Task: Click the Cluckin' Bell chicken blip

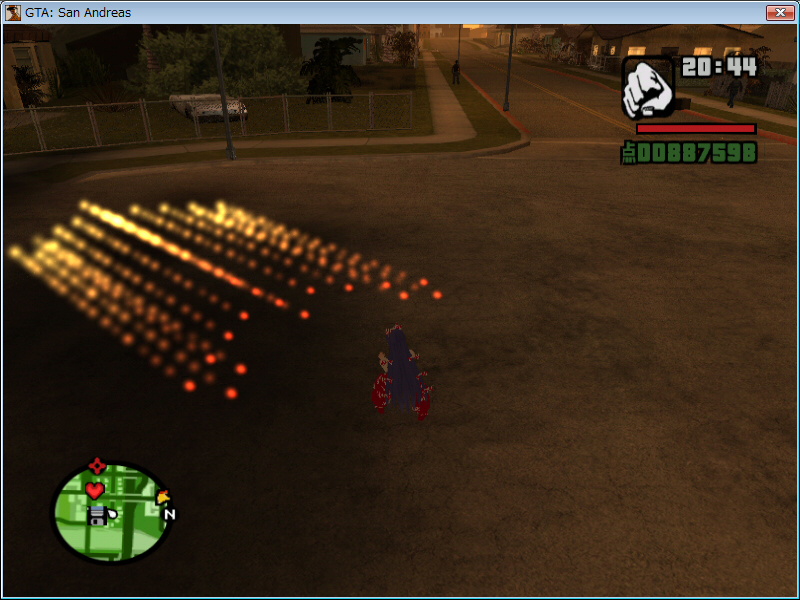Action: [163, 496]
